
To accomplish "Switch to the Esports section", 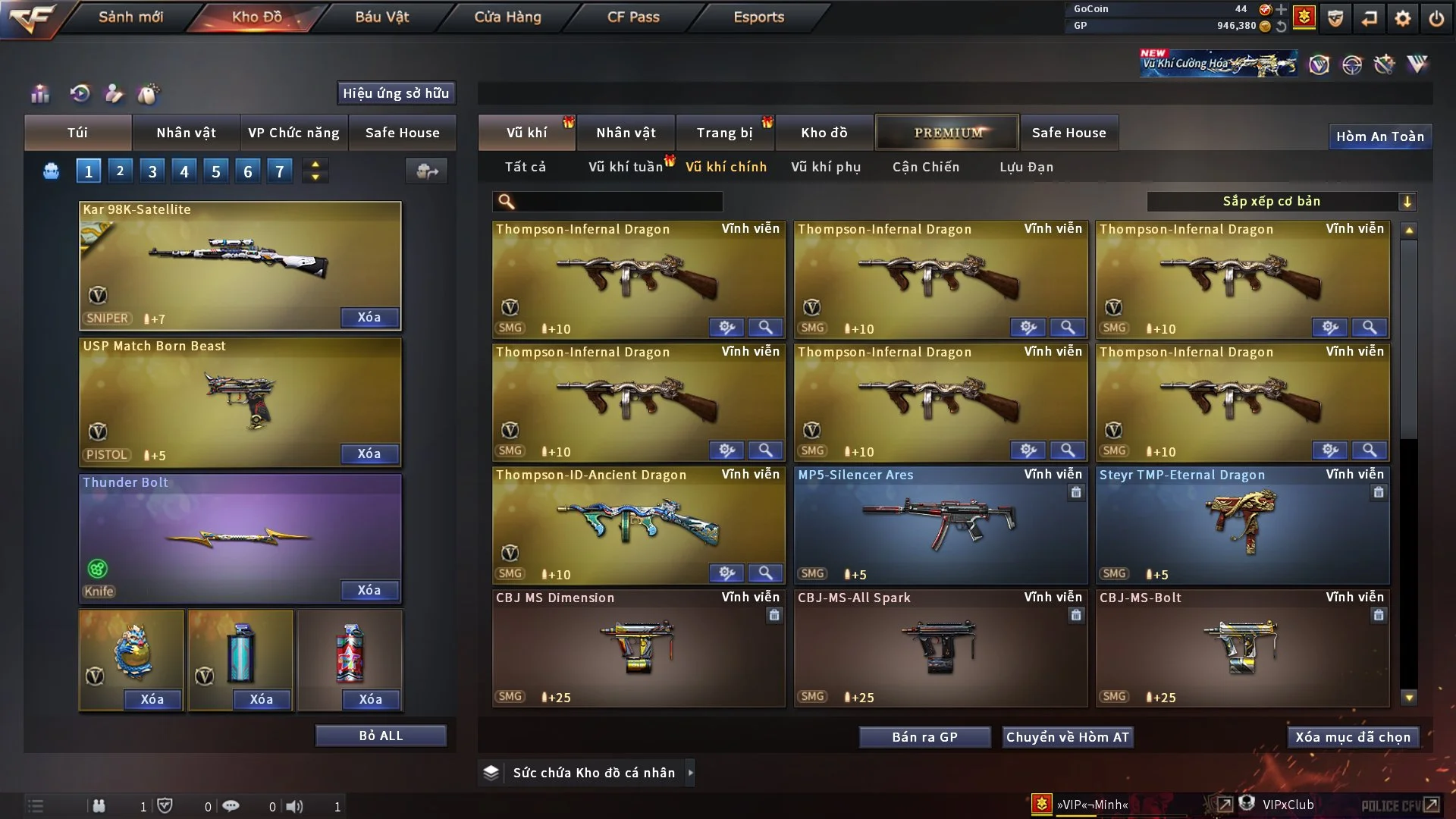I will [x=758, y=17].
